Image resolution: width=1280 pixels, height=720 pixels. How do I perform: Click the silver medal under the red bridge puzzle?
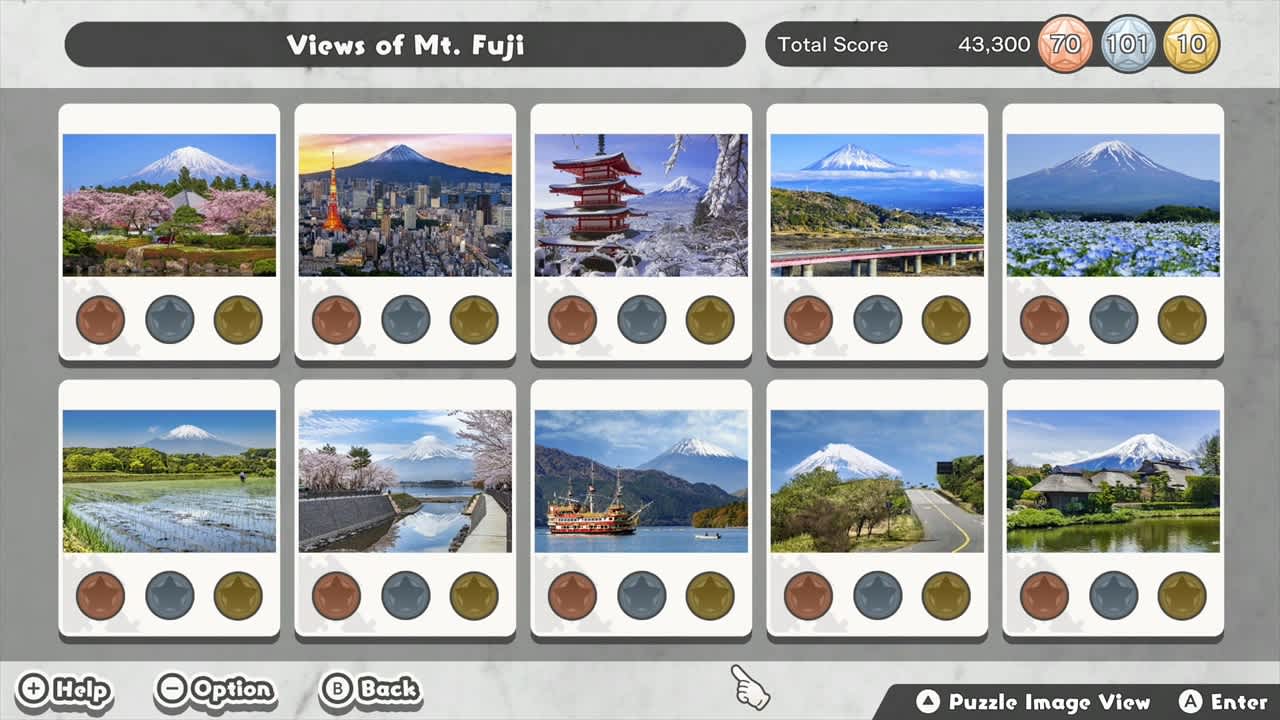(x=877, y=320)
